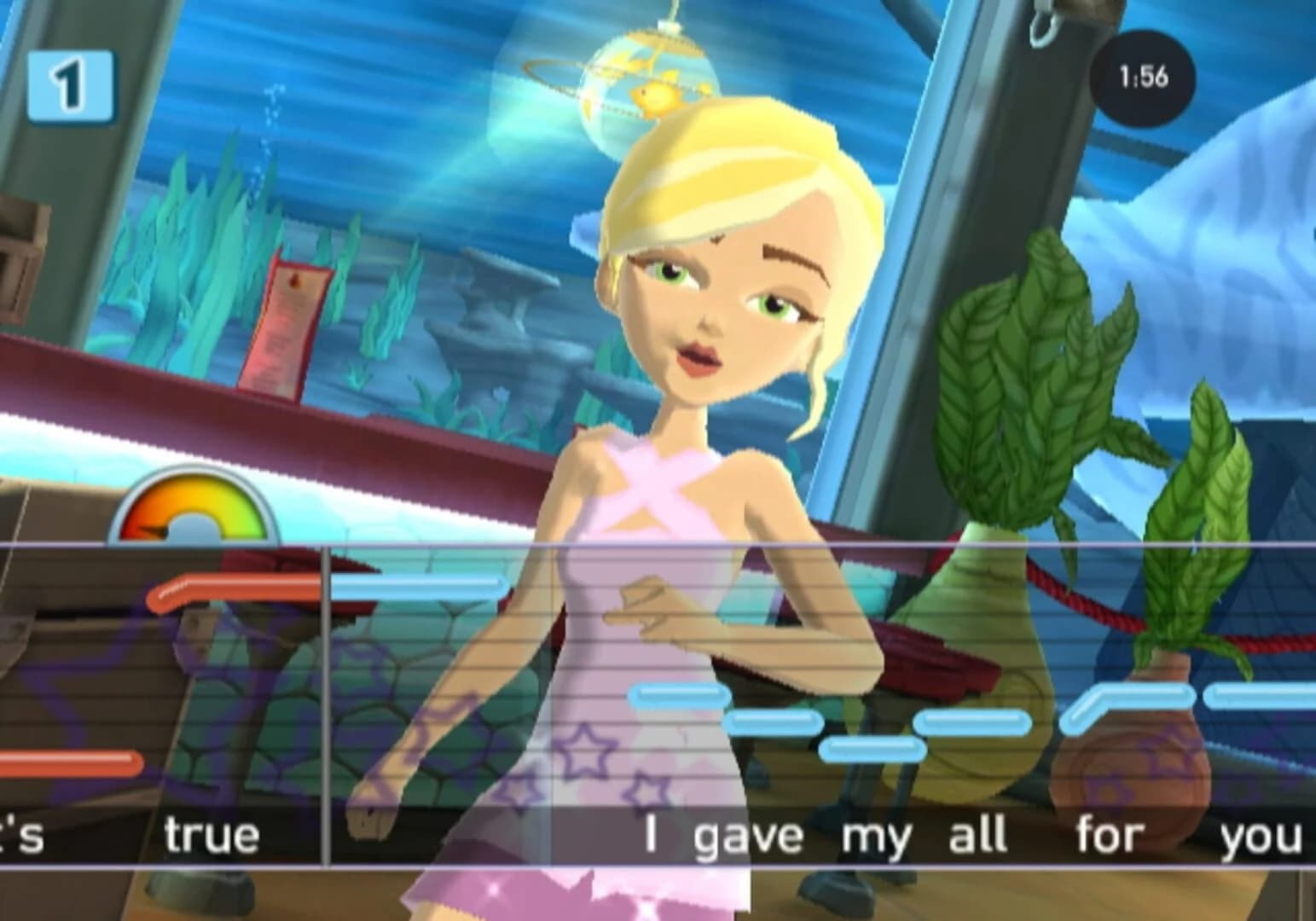Click the vertical divider on the note staff
Screen dimensions: 1316x921
tap(328, 691)
